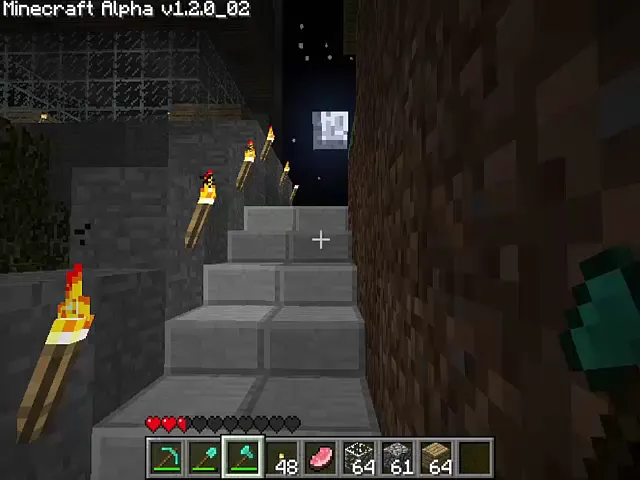Viewport: 640px width, 480px height.
Task: Choose the diamond axe in the hotbar
Action: [243, 458]
